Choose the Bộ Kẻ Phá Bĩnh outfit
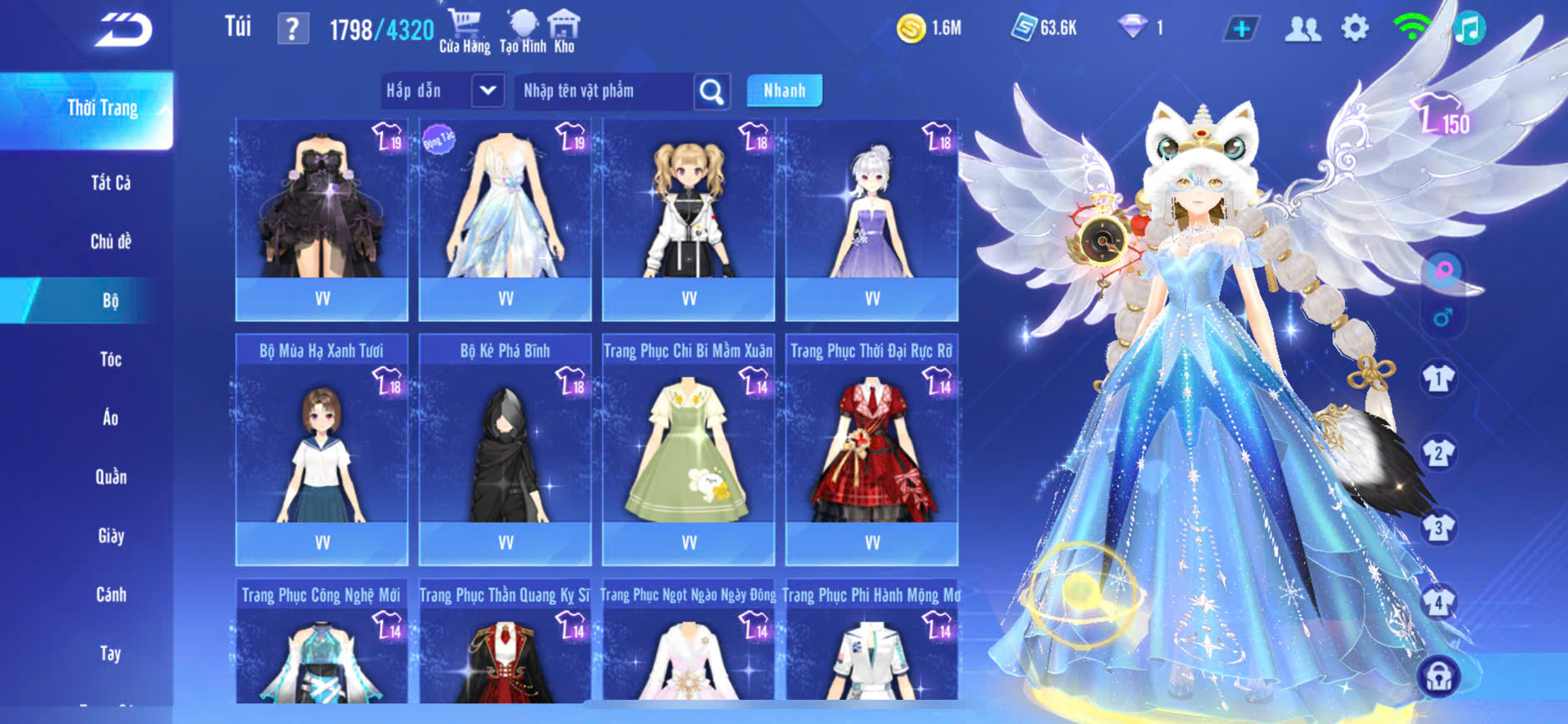 505,449
